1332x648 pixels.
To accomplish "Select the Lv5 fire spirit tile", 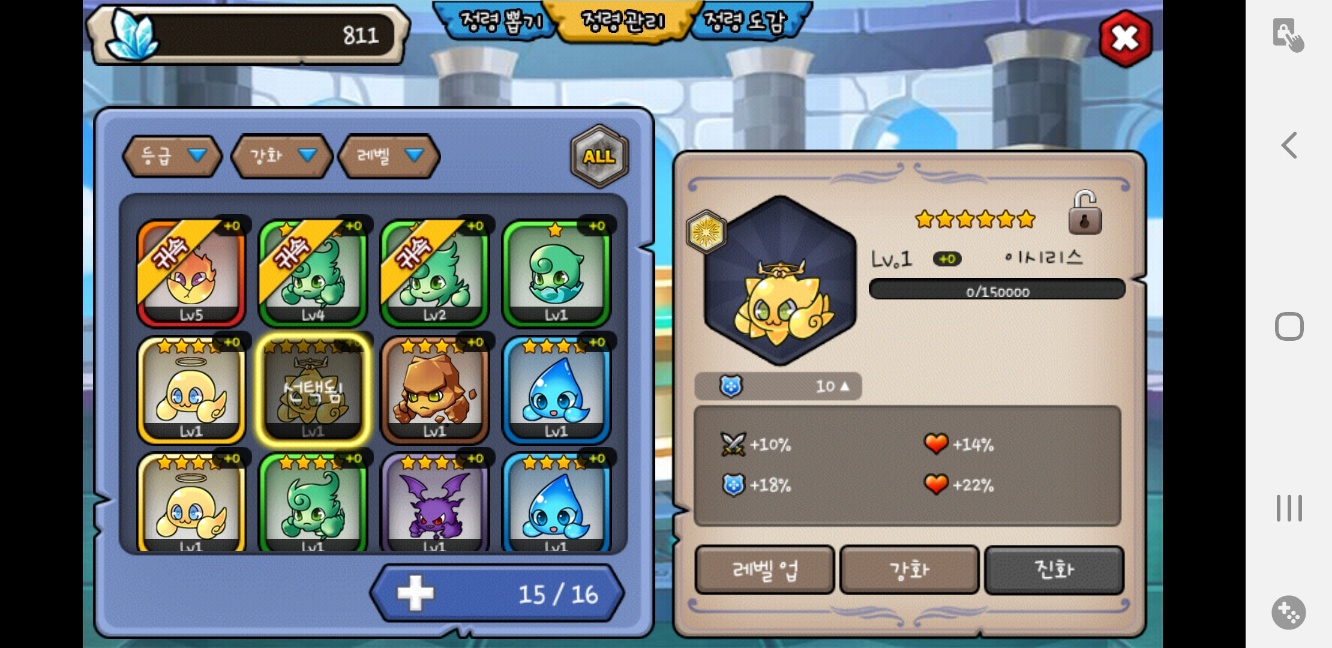I will [191, 273].
